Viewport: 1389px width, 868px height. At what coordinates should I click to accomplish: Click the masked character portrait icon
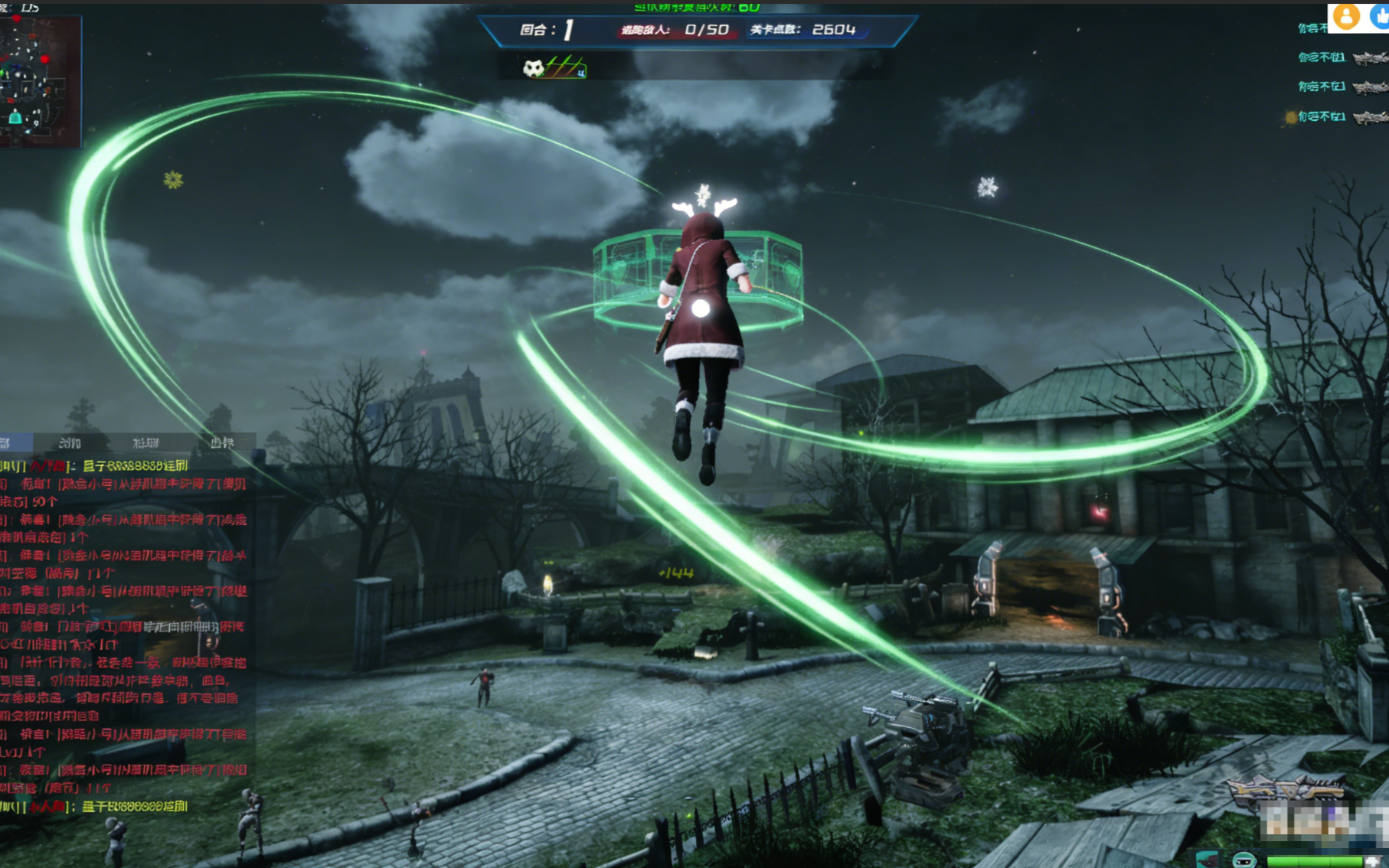(1244, 860)
